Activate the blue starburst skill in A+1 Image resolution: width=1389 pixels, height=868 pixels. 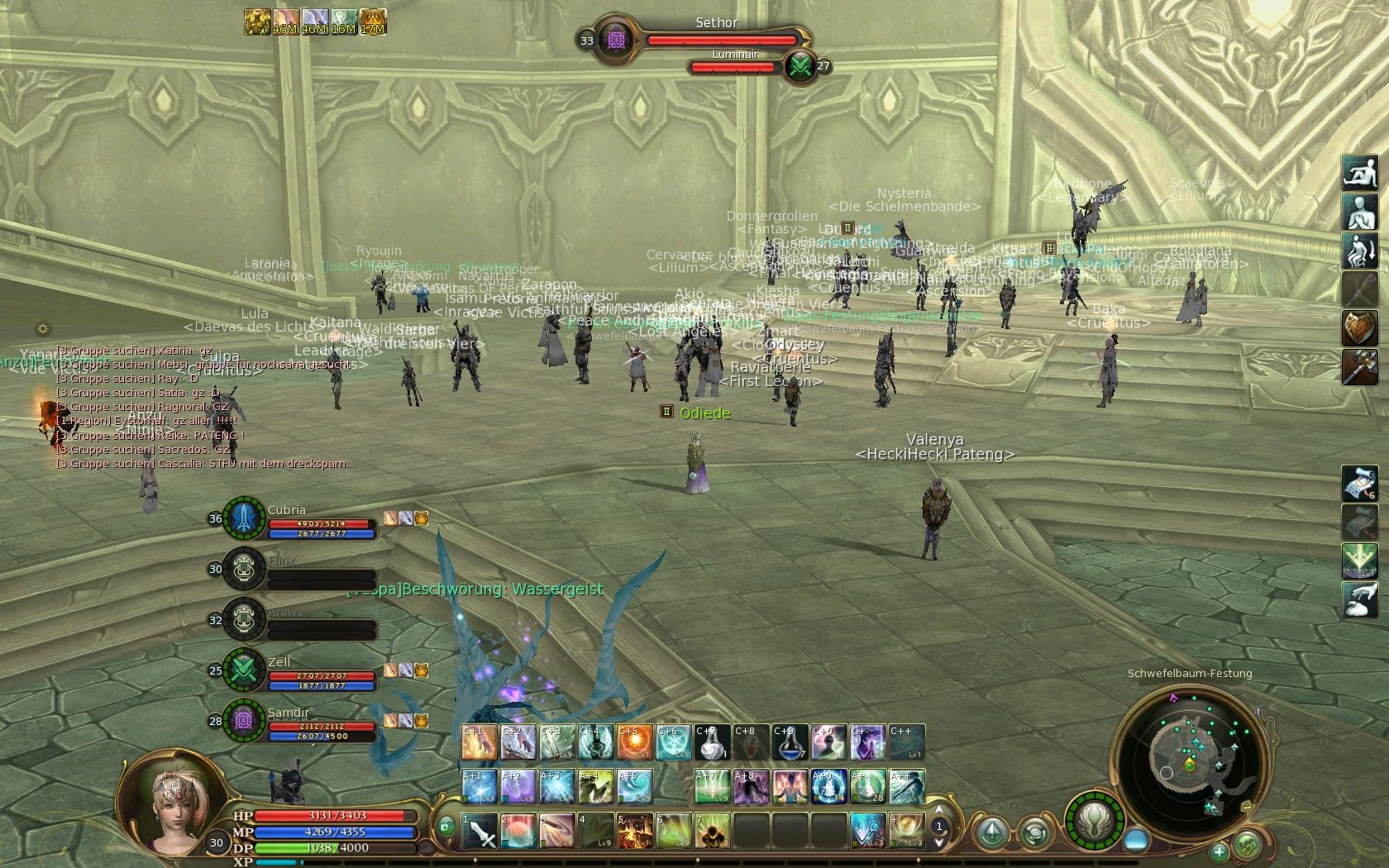(479, 786)
